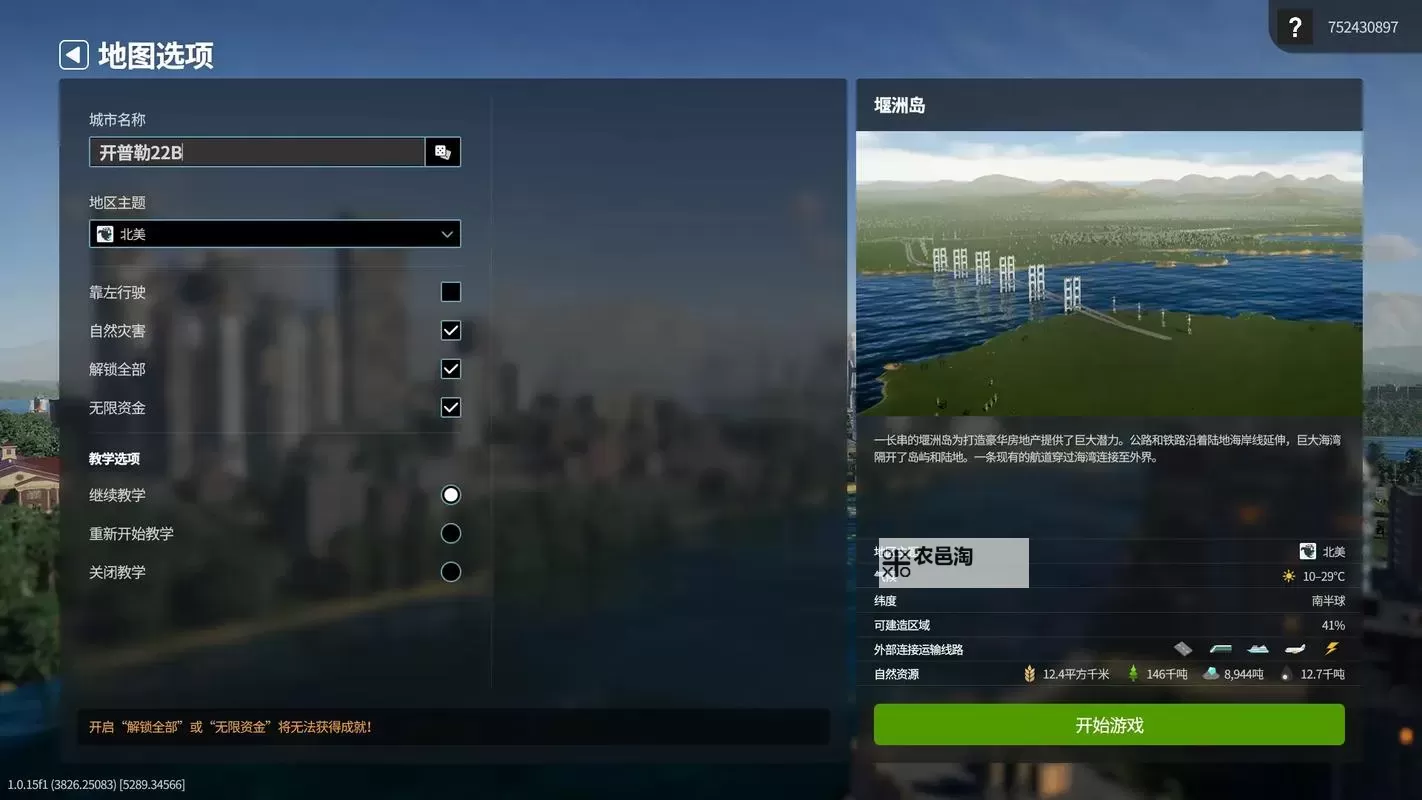Select 关闭教学 radio button
Screen dimensions: 1422x800
tap(450, 571)
